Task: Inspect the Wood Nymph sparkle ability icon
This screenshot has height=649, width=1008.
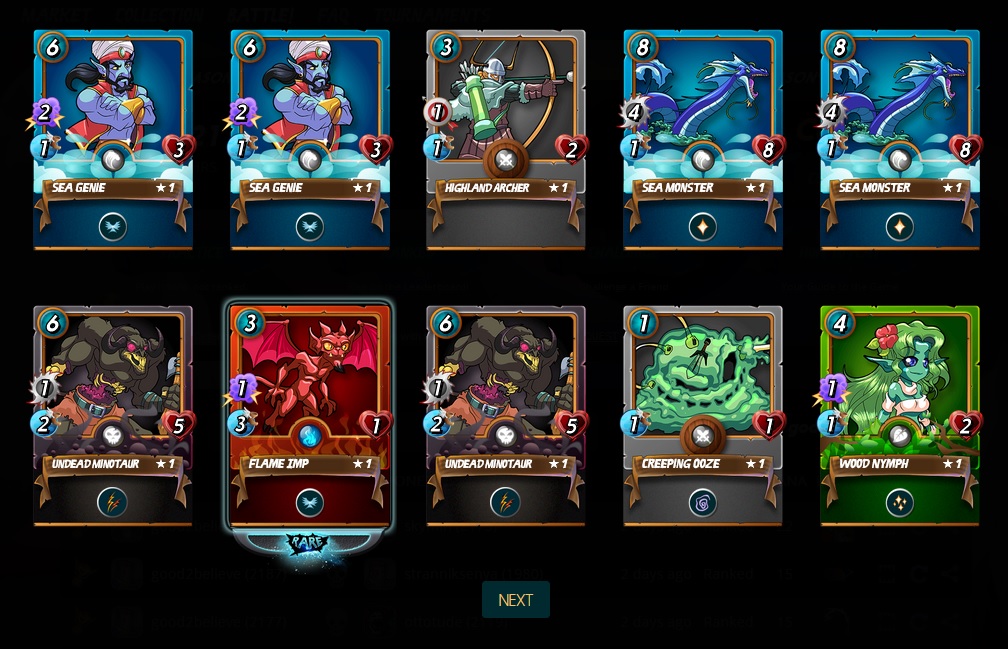Action: pyautogui.click(x=899, y=502)
